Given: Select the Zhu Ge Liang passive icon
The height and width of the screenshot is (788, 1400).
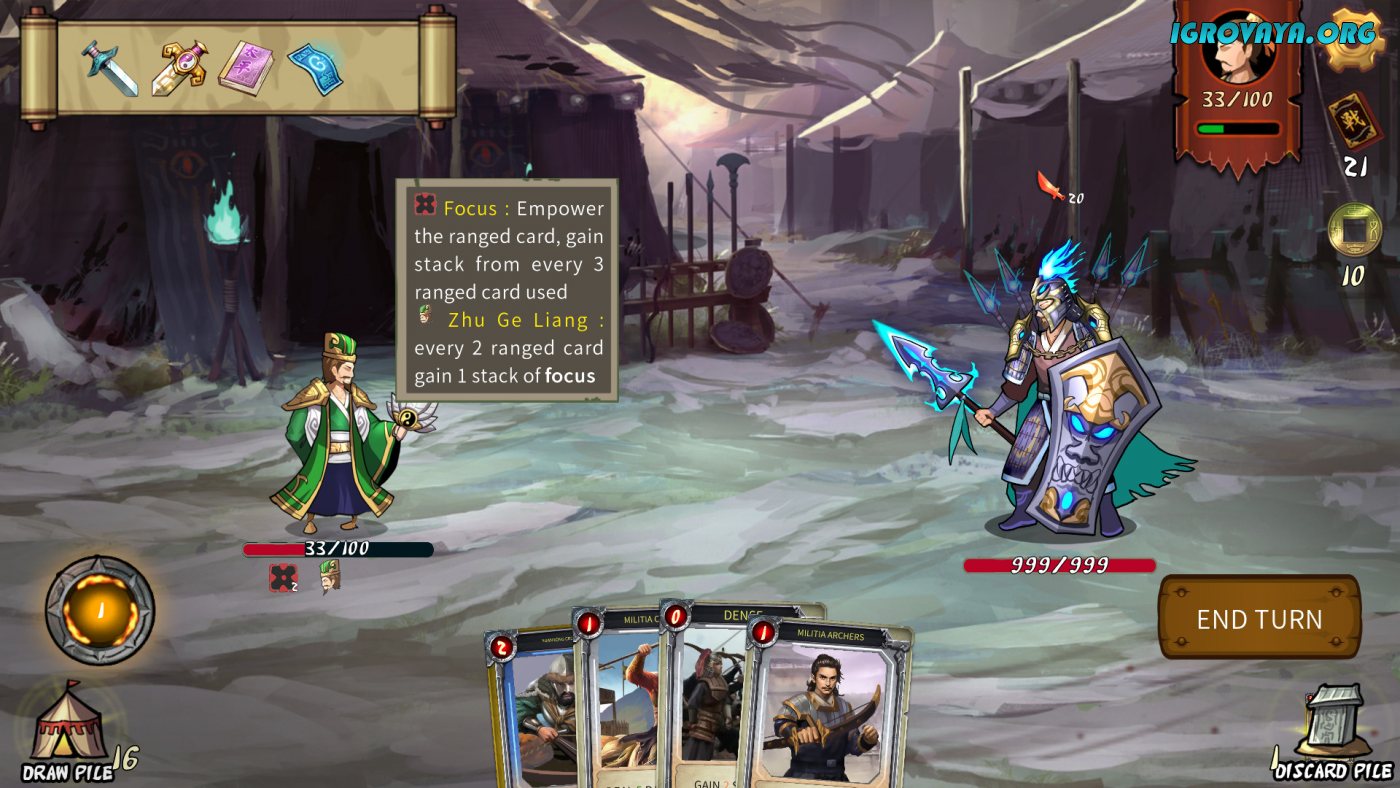Looking at the screenshot, I should coord(329,576).
